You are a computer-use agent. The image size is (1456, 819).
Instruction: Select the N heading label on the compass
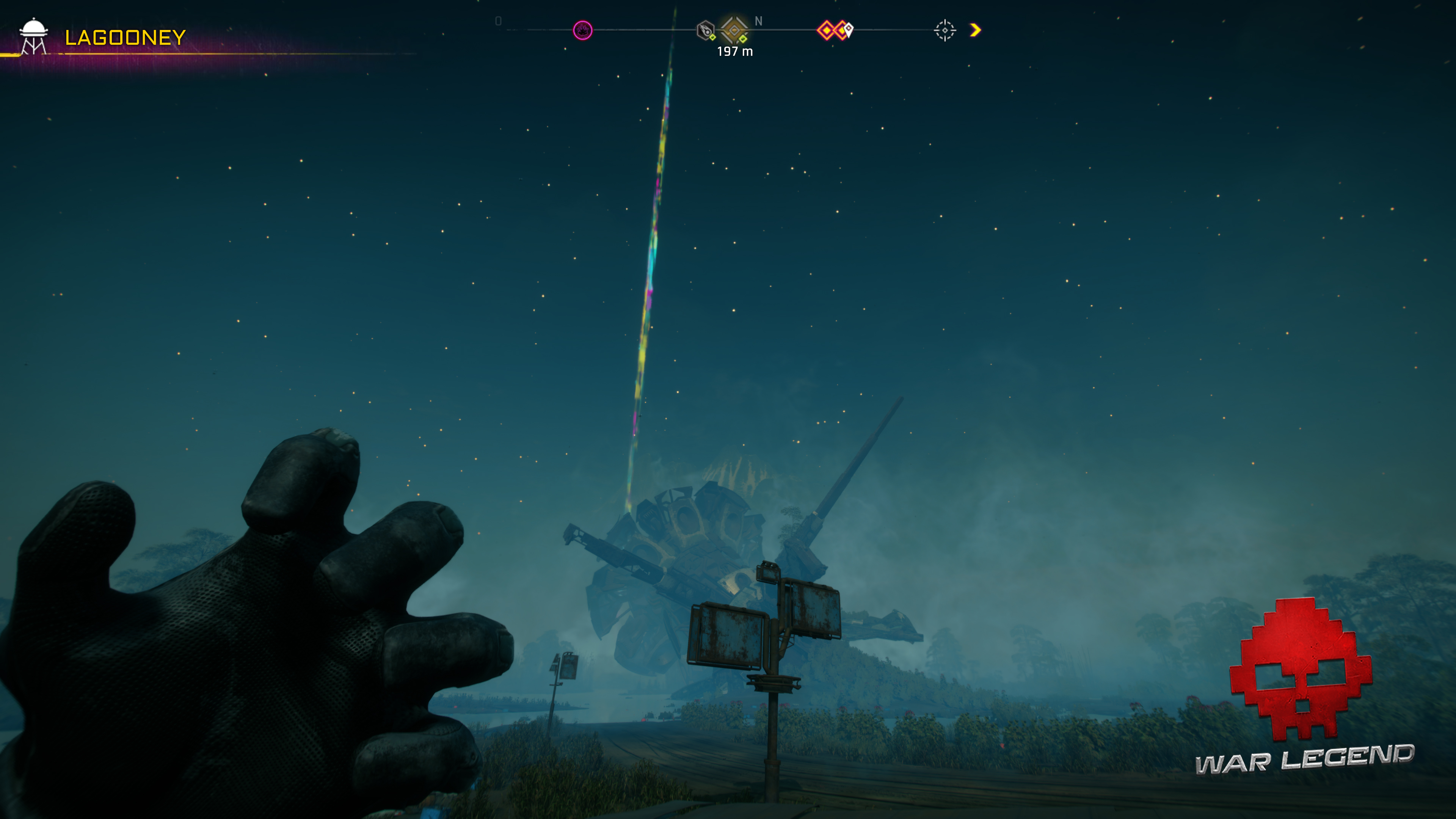pyautogui.click(x=758, y=21)
